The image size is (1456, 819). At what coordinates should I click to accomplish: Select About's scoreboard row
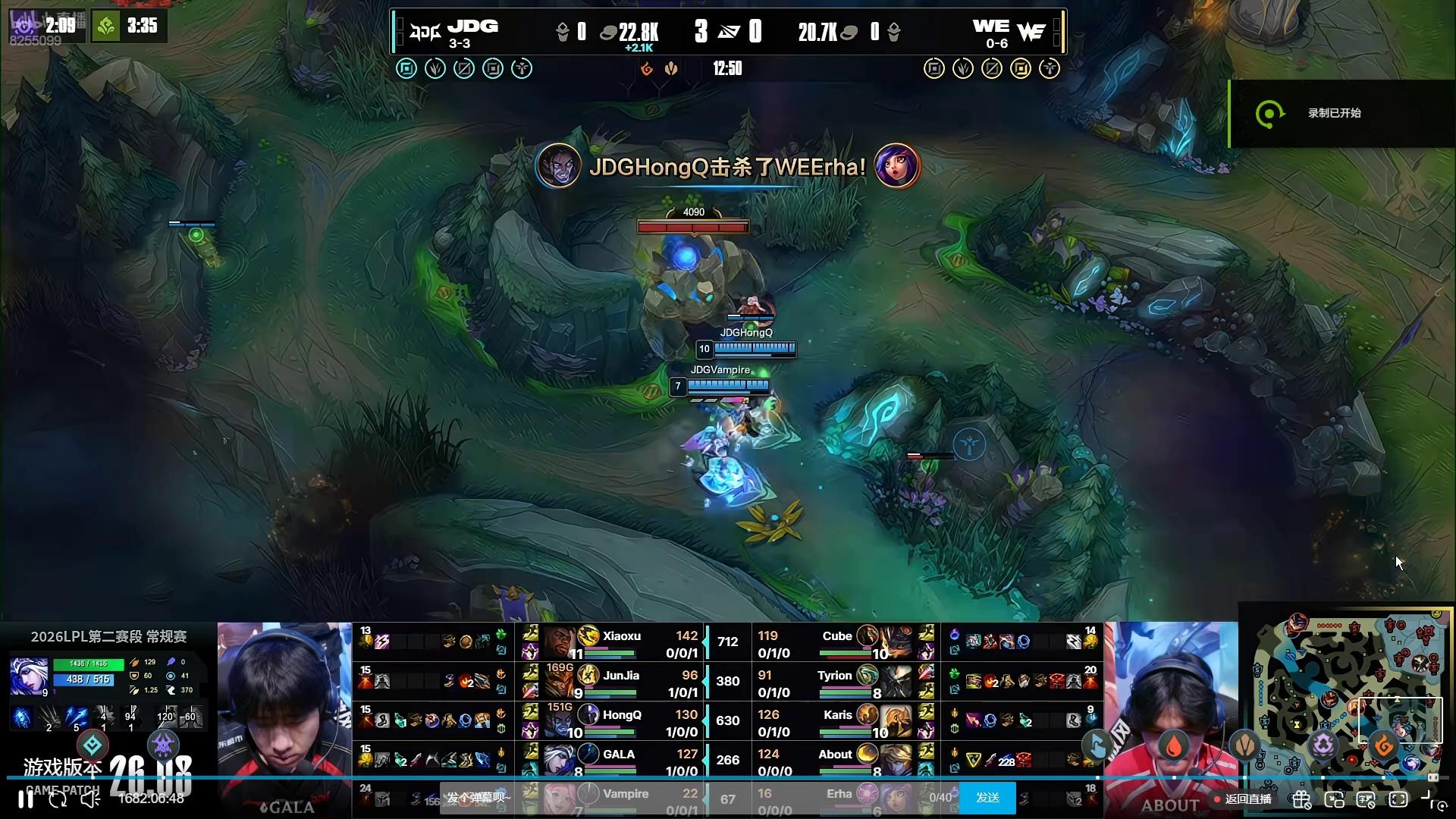[x=834, y=761]
